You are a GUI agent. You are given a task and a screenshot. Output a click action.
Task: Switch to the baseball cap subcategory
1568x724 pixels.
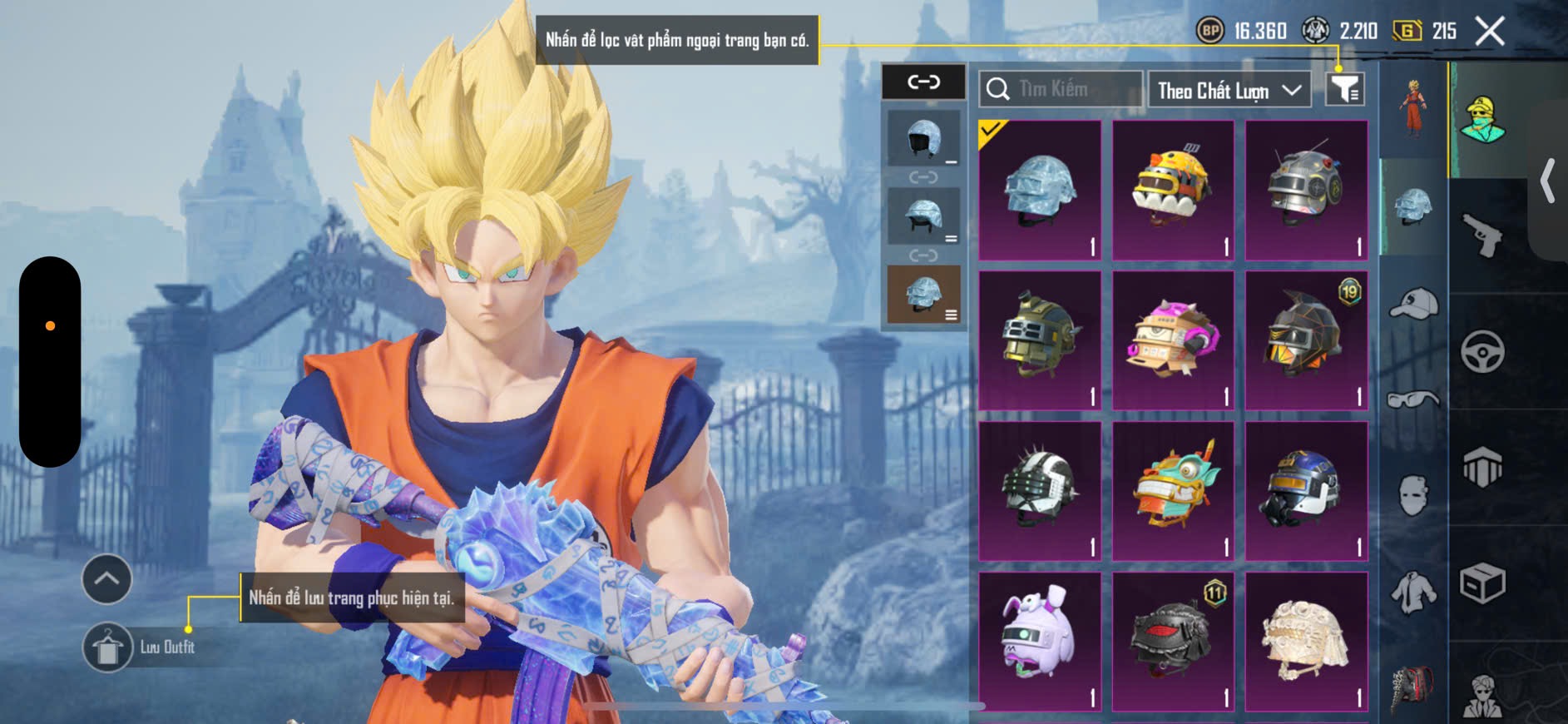point(1413,303)
